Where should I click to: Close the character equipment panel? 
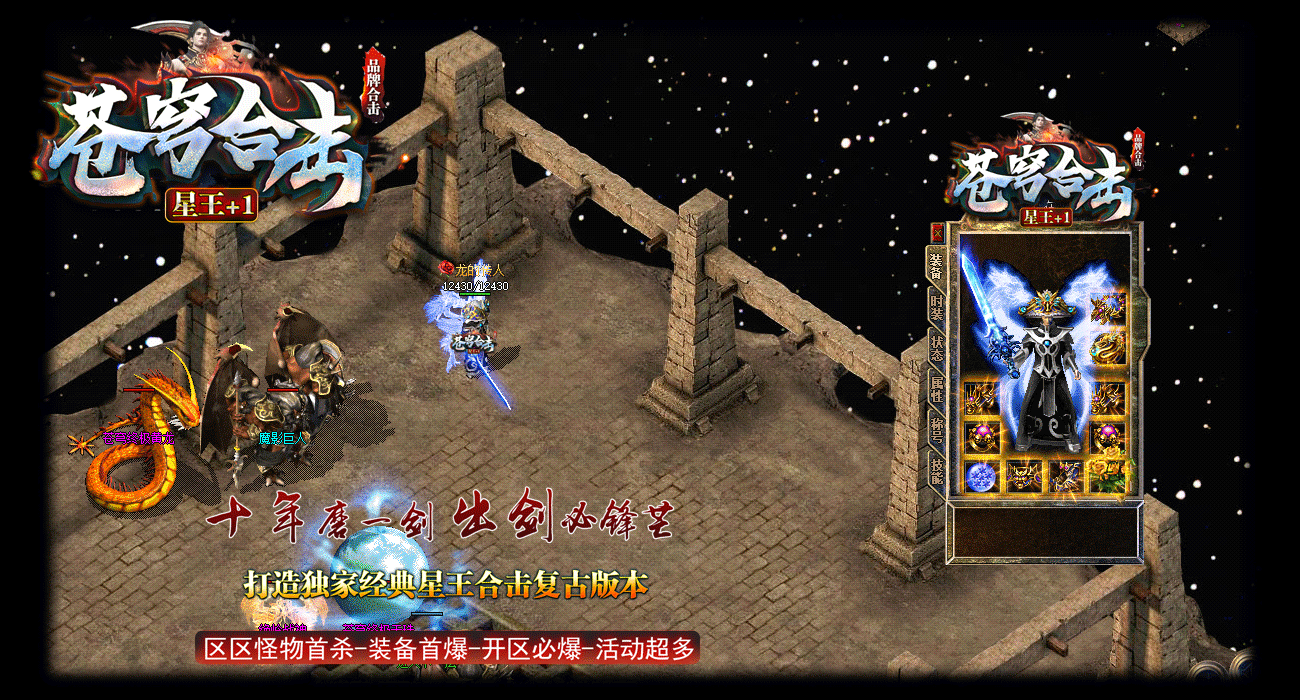click(x=937, y=232)
